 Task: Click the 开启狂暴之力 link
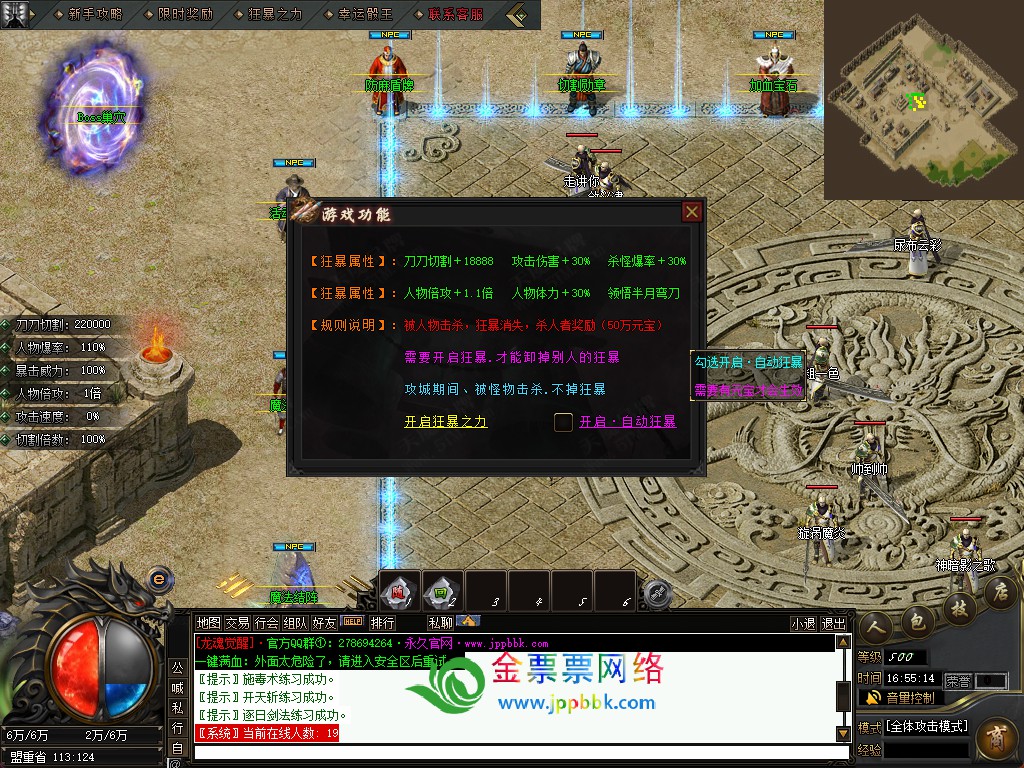pyautogui.click(x=445, y=422)
